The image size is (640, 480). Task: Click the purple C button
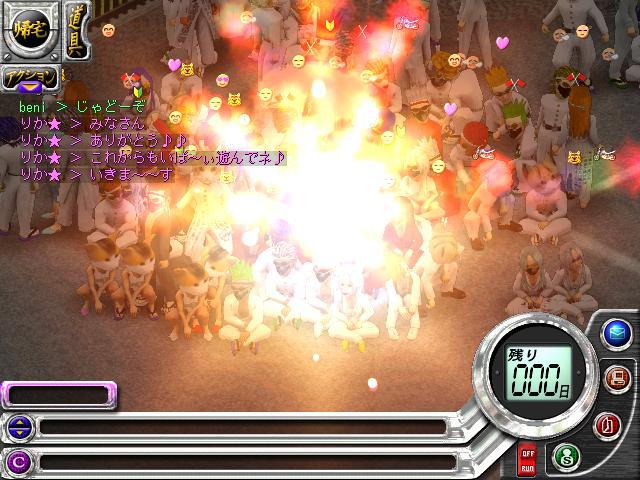(17, 461)
